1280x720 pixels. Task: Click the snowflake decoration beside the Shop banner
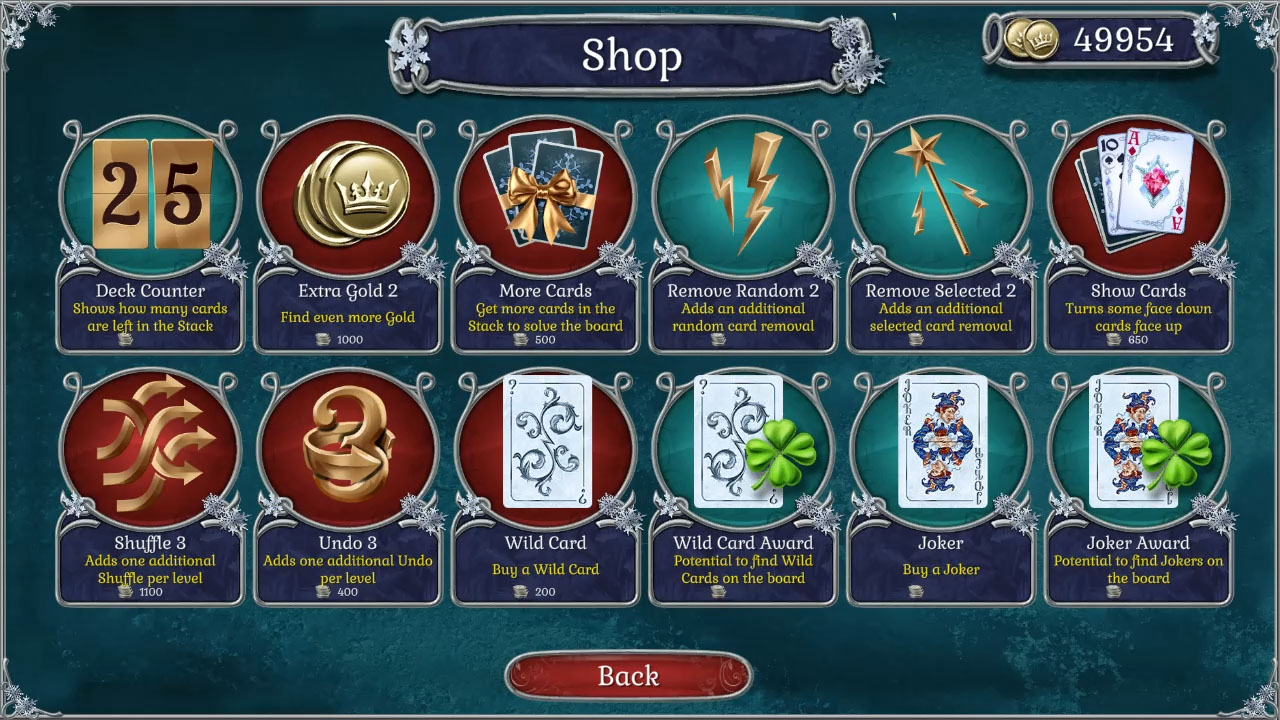coord(413,54)
